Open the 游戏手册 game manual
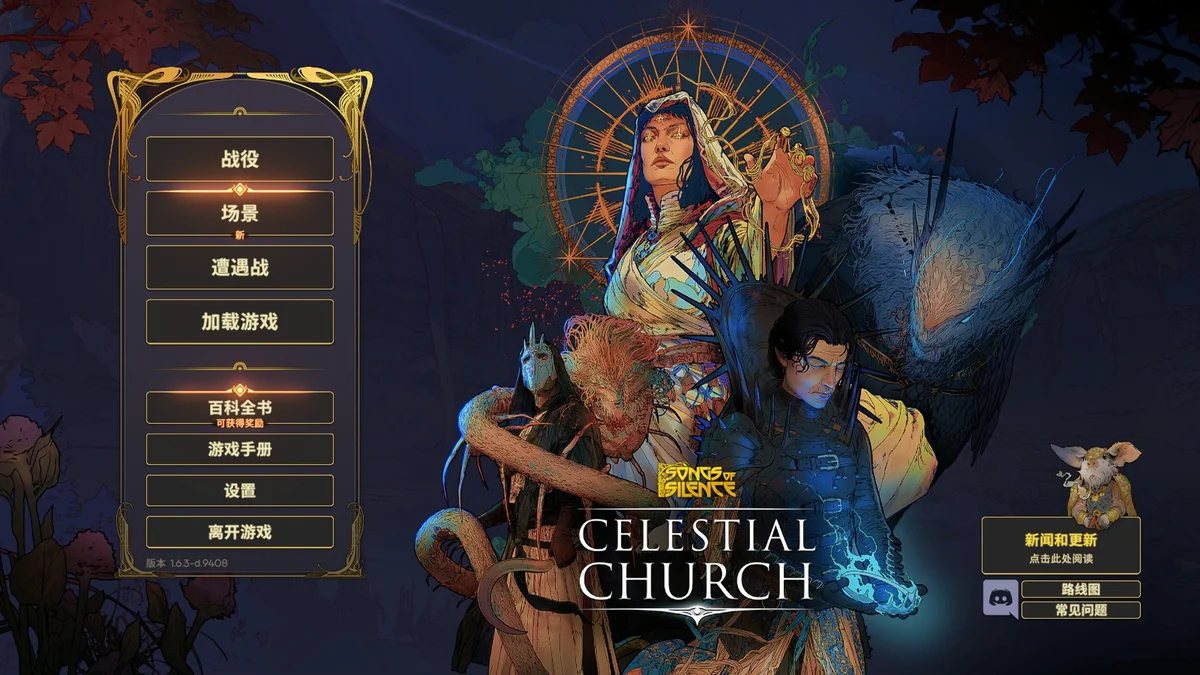The height and width of the screenshot is (675, 1200). click(240, 449)
